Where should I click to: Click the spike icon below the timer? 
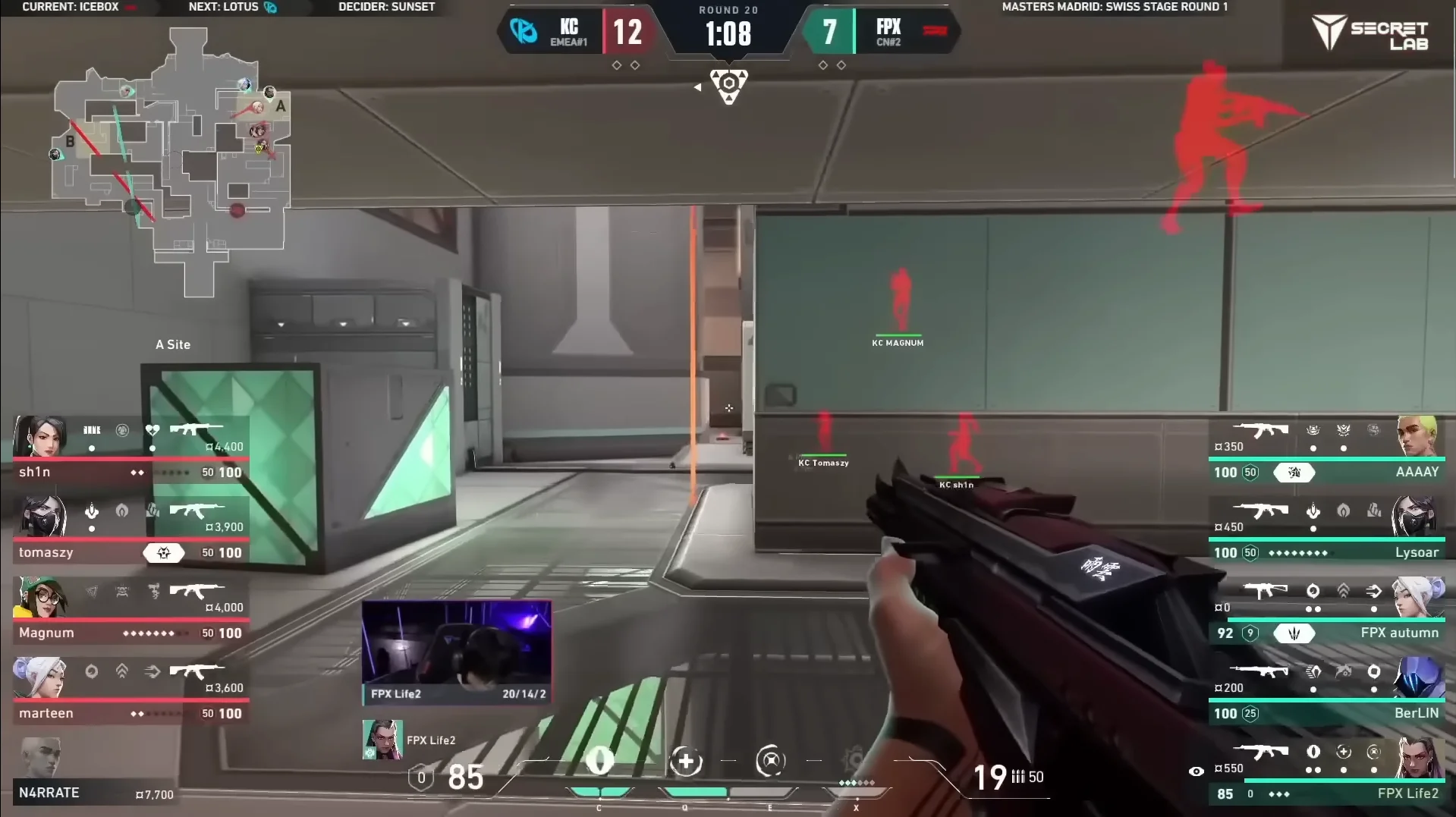728,85
